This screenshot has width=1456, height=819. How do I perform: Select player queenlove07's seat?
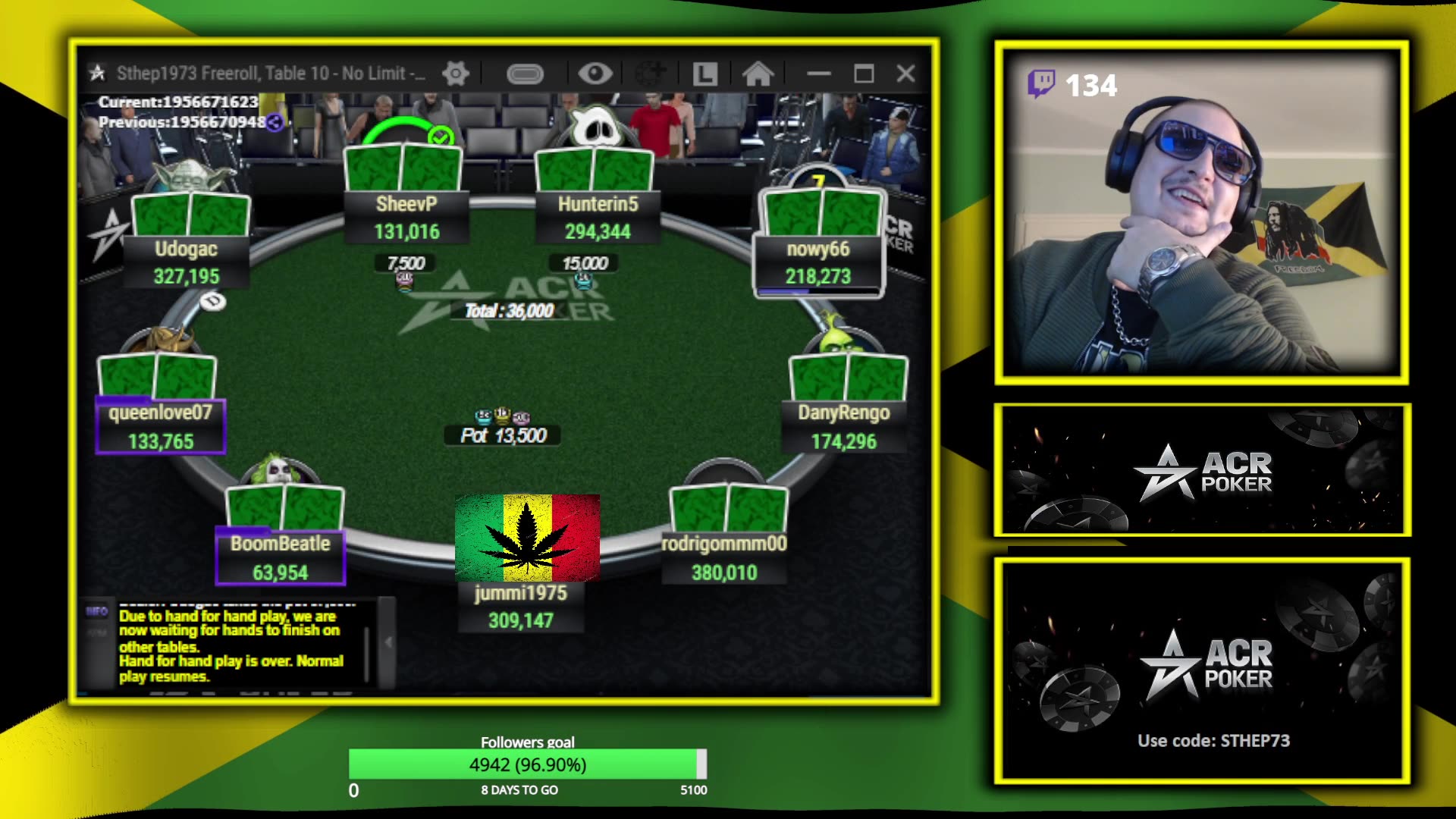pyautogui.click(x=160, y=426)
